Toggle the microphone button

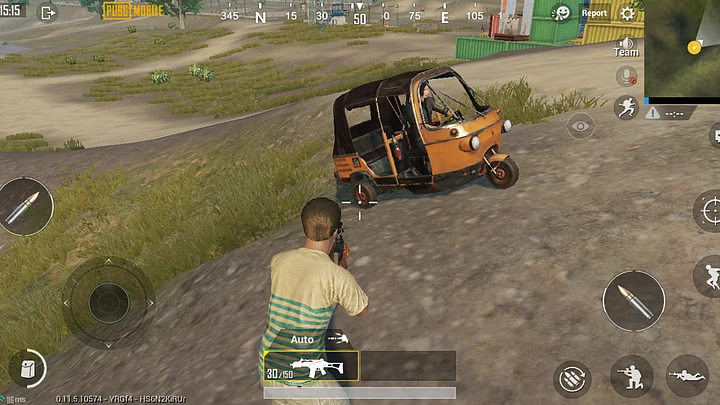pos(627,76)
